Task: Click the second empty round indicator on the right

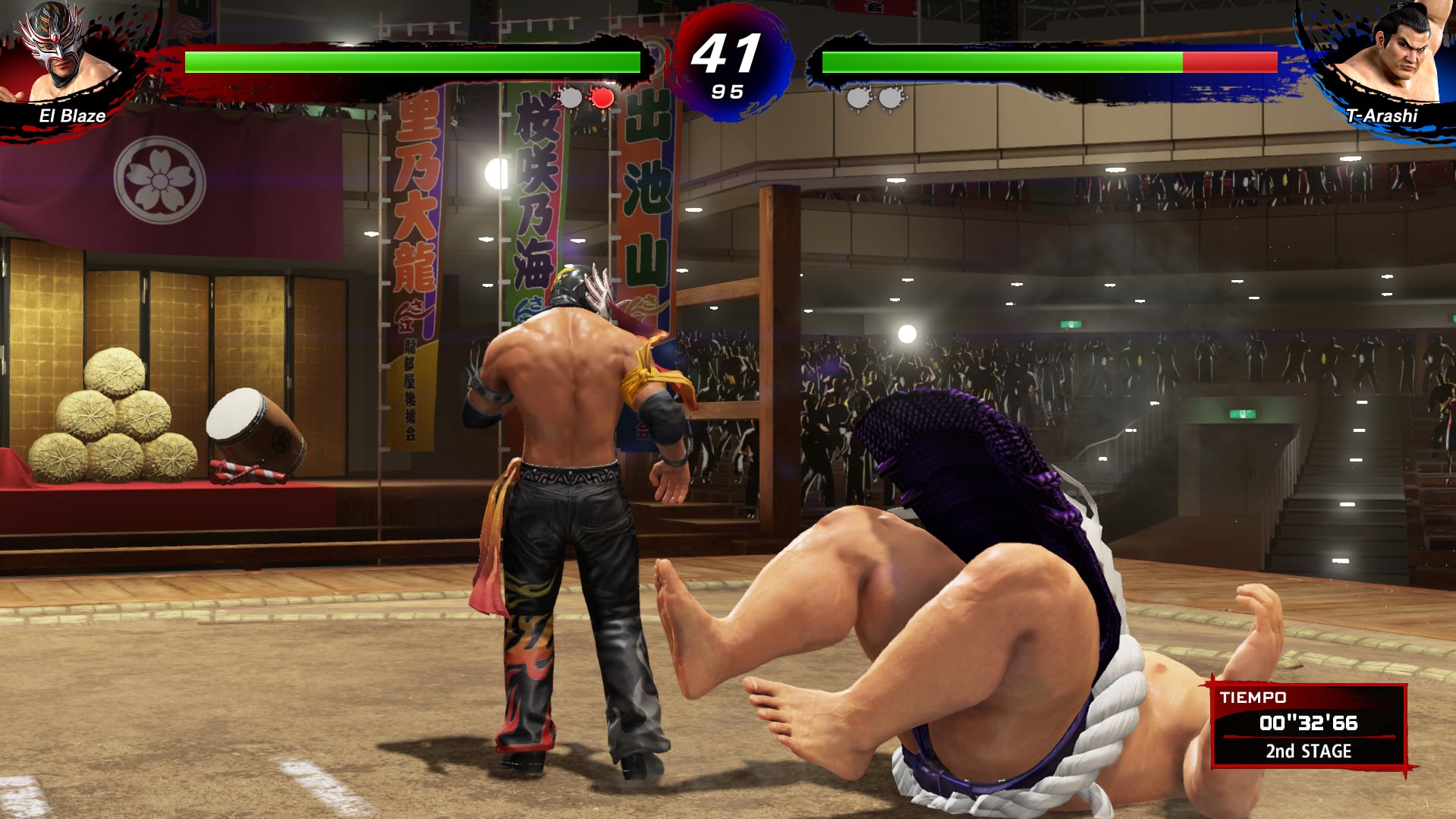Action: click(888, 97)
